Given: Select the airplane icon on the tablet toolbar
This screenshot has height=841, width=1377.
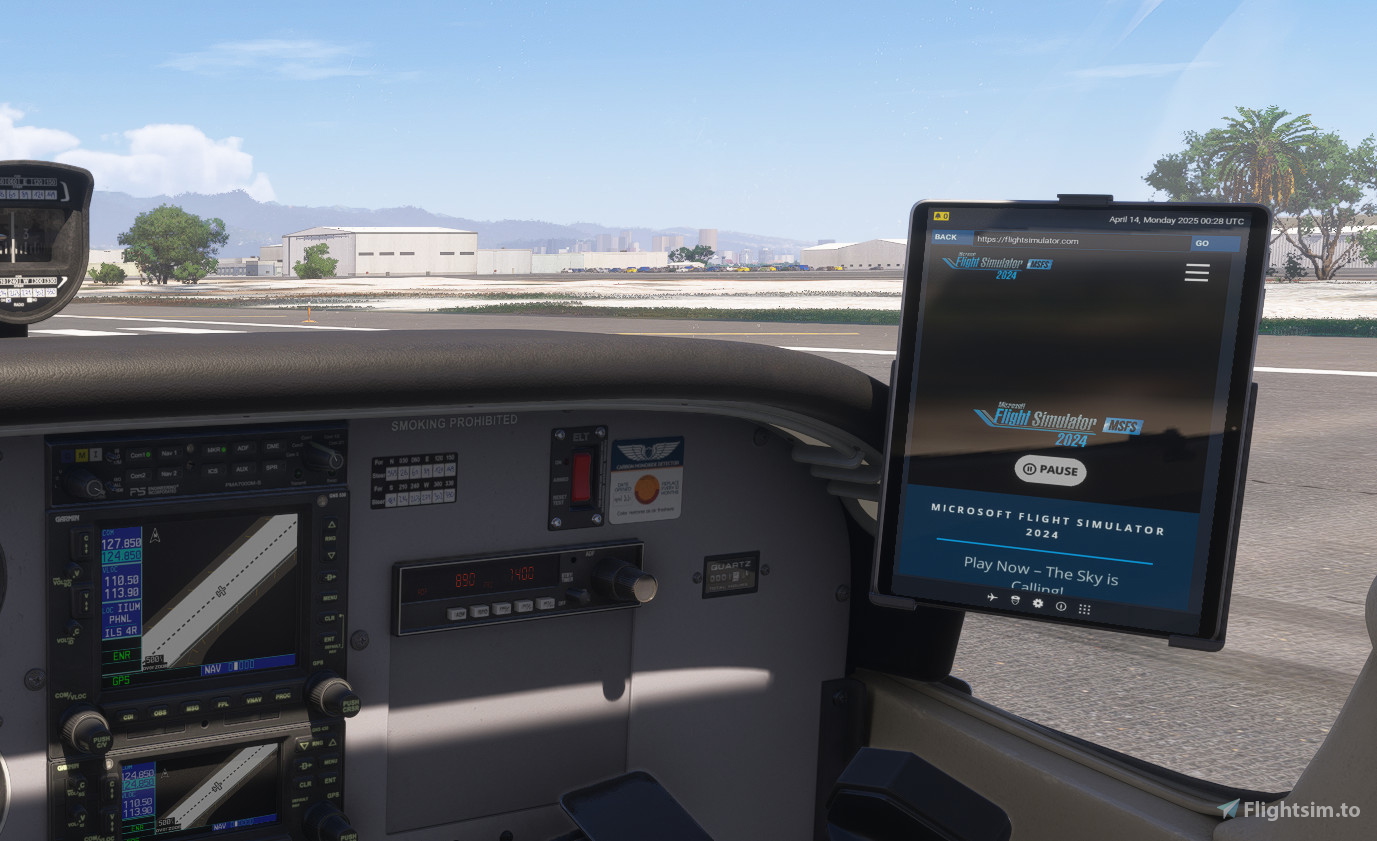Looking at the screenshot, I should [x=992, y=597].
